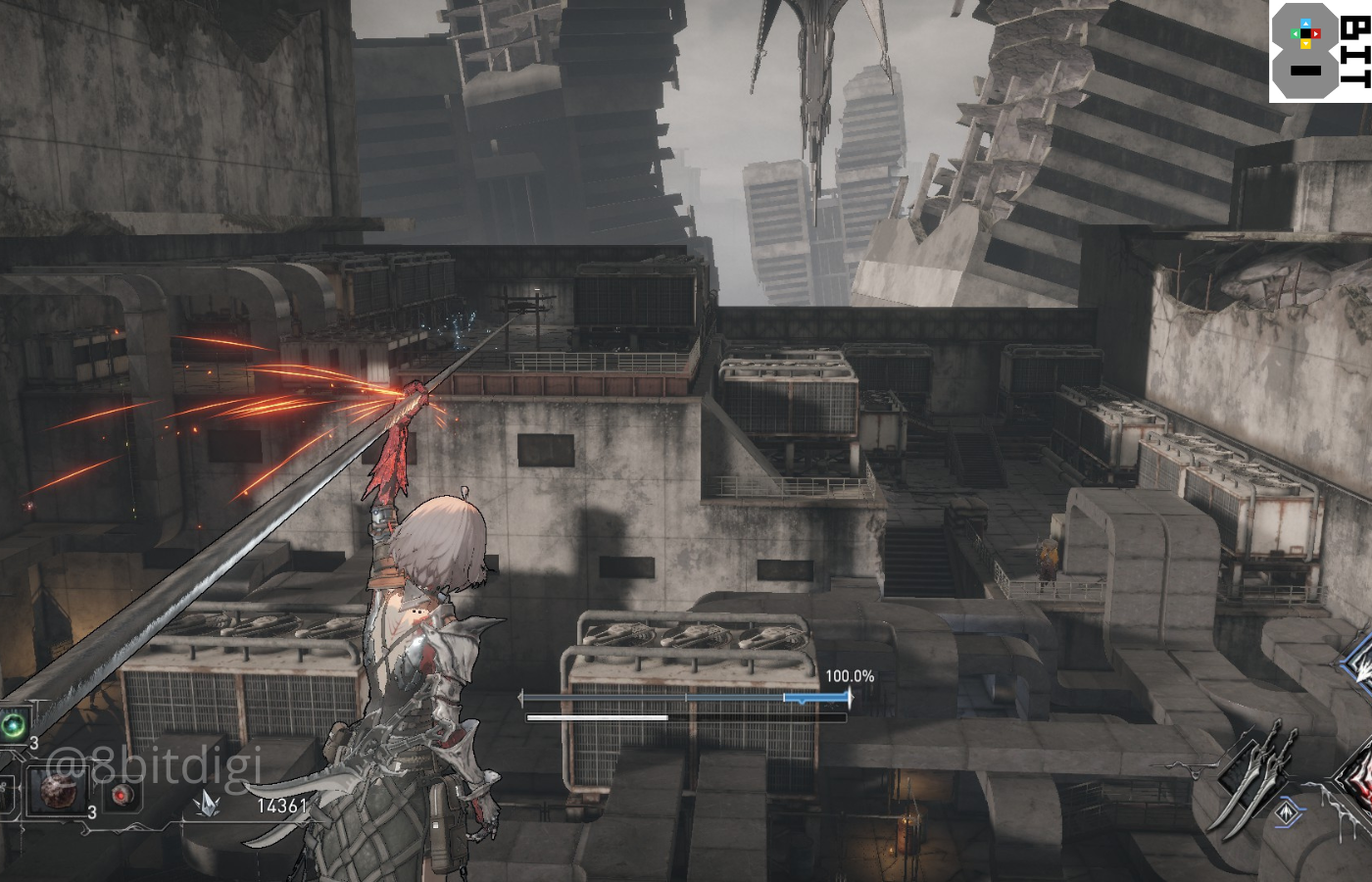Use the brown sphere quick item

coord(59,790)
